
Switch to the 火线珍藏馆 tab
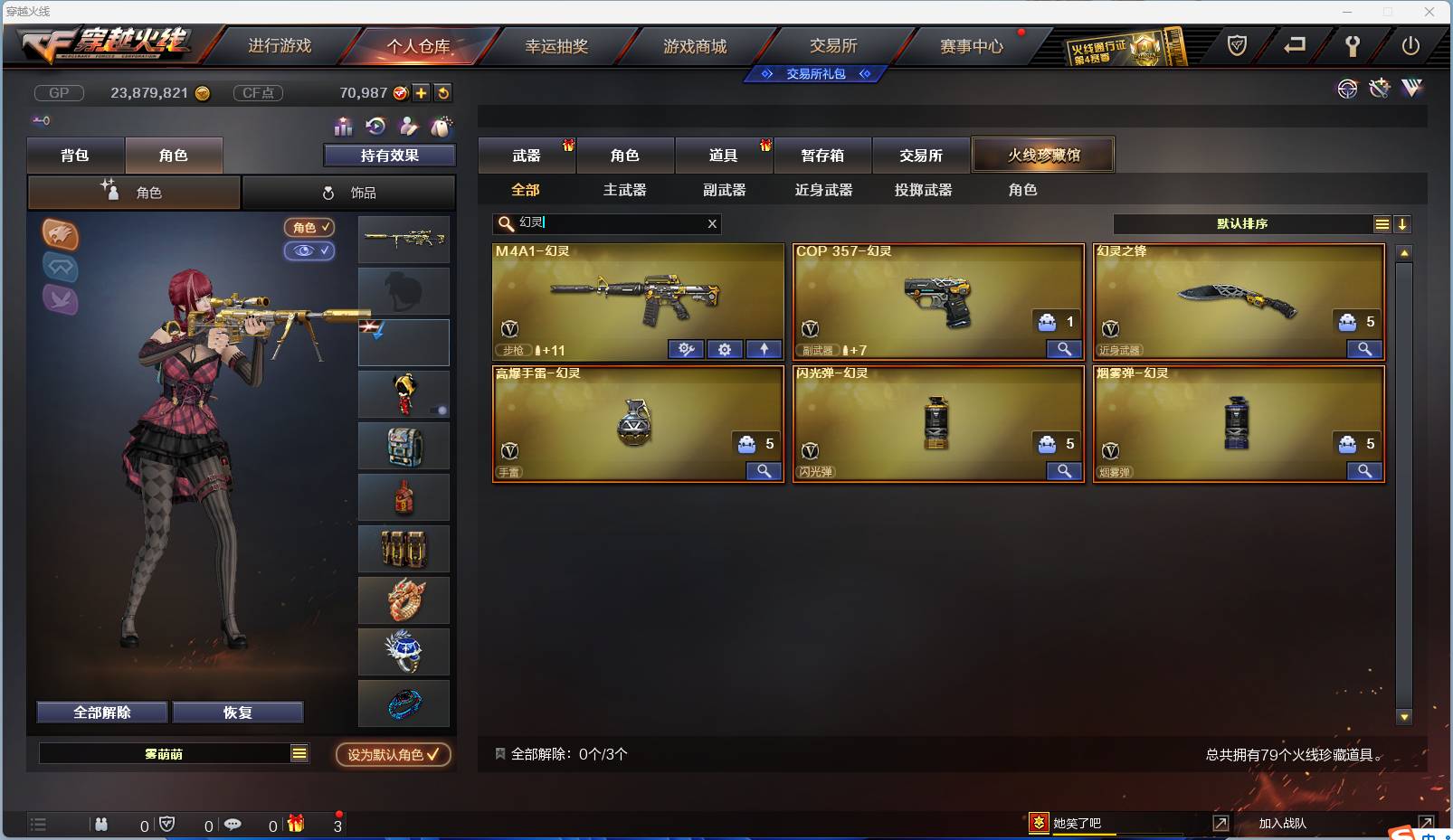tap(1044, 155)
